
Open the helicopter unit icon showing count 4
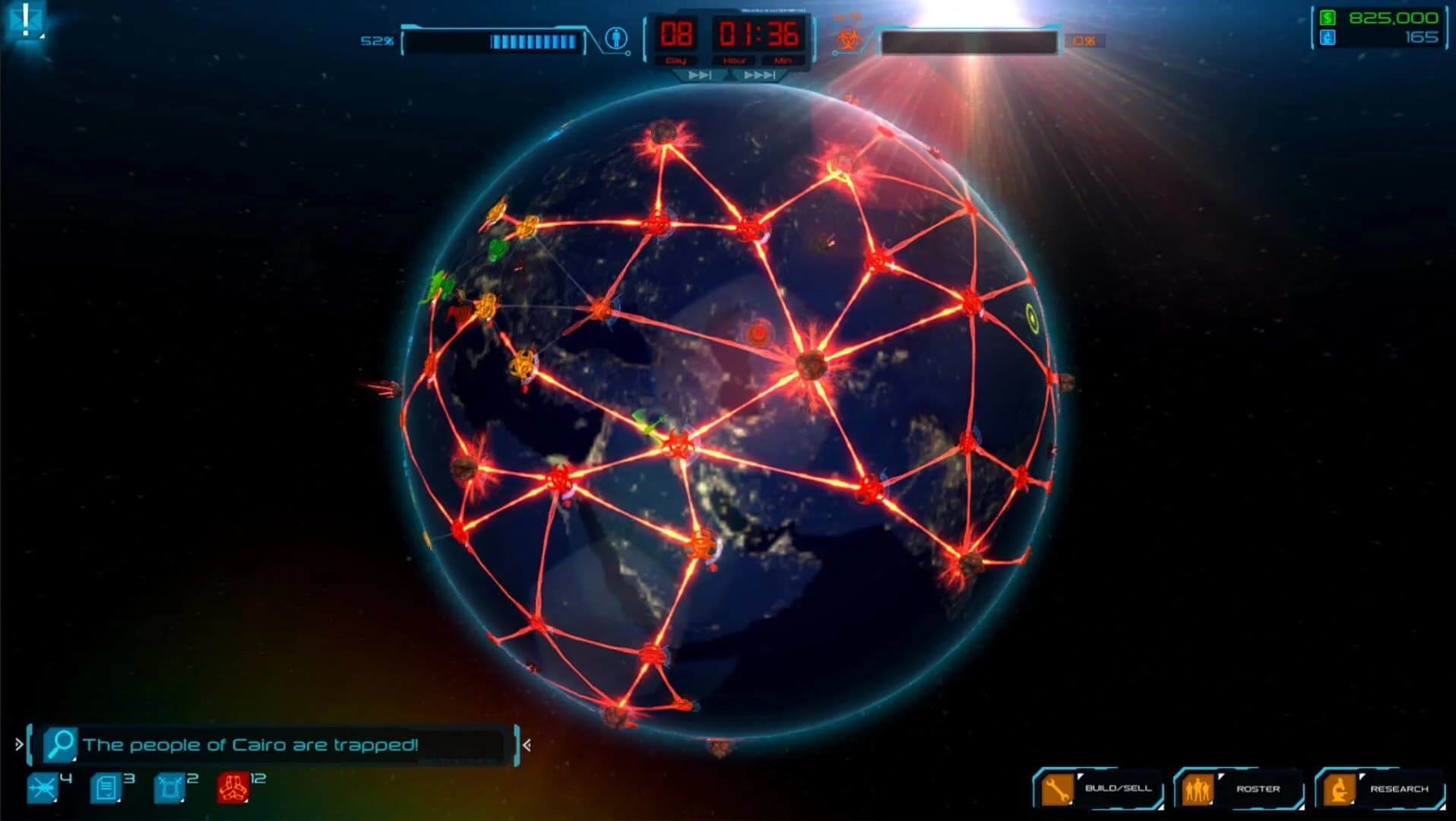tap(42, 788)
